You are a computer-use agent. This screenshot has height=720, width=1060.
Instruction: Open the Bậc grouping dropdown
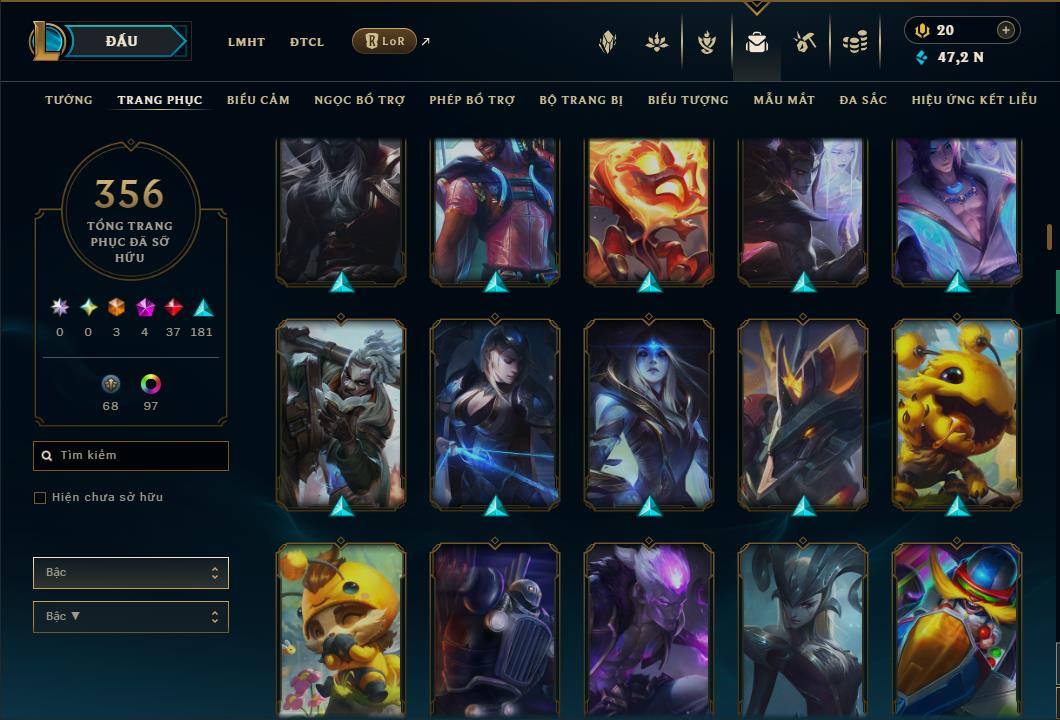[x=131, y=573]
